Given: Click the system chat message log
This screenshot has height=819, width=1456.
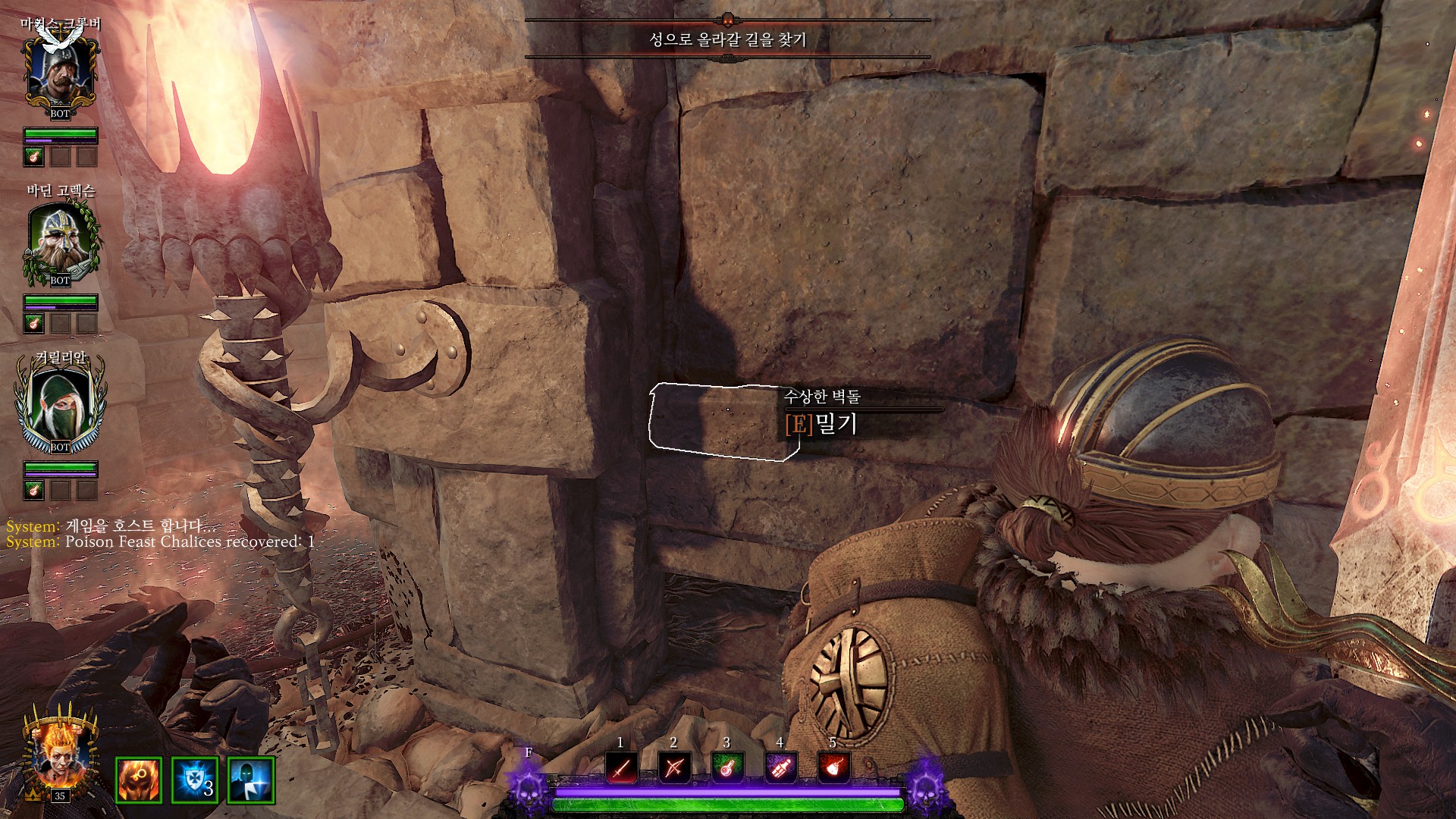Looking at the screenshot, I should [160, 534].
